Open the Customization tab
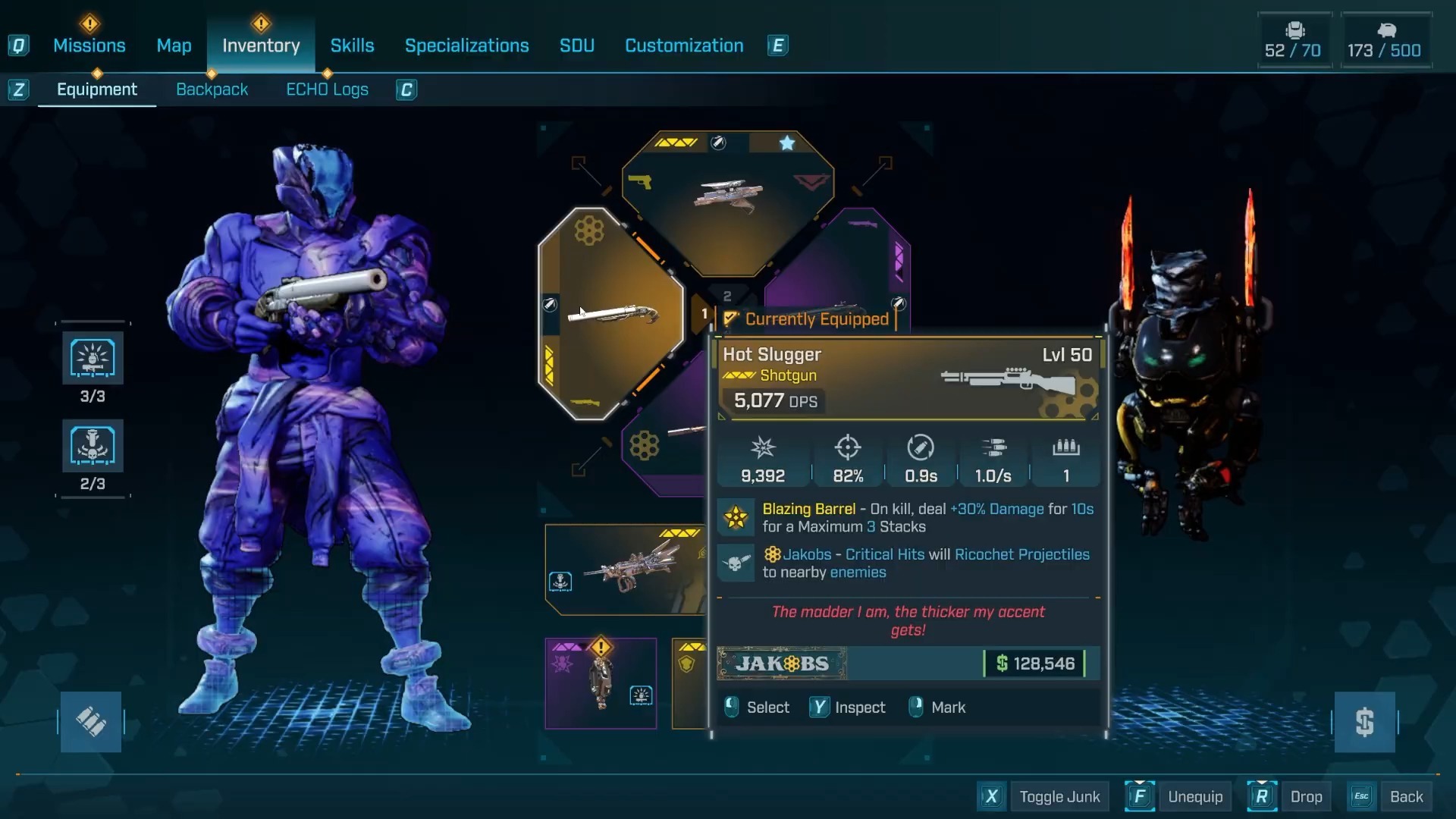 coord(683,45)
